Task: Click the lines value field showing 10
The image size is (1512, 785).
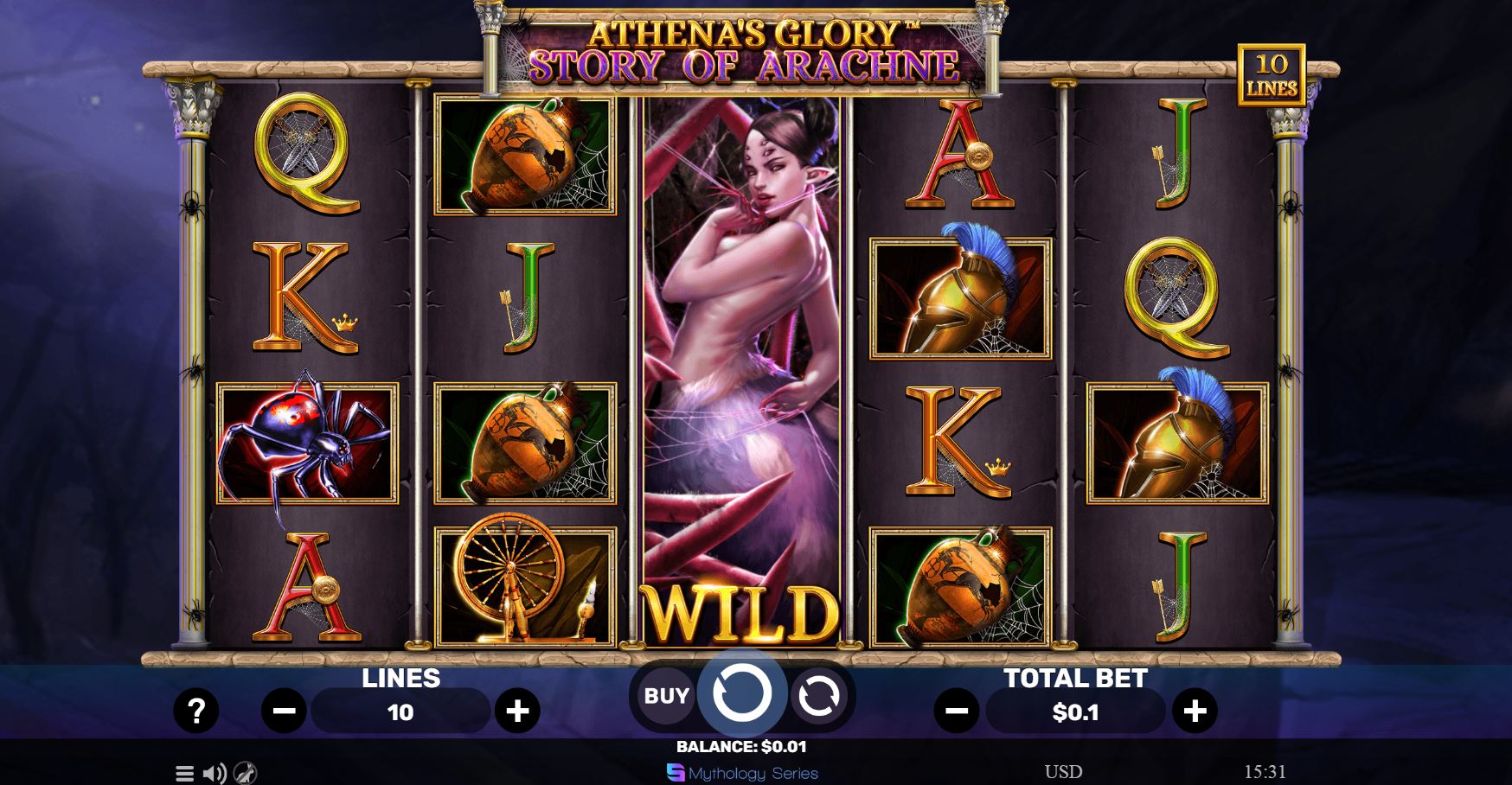Action: tap(400, 712)
